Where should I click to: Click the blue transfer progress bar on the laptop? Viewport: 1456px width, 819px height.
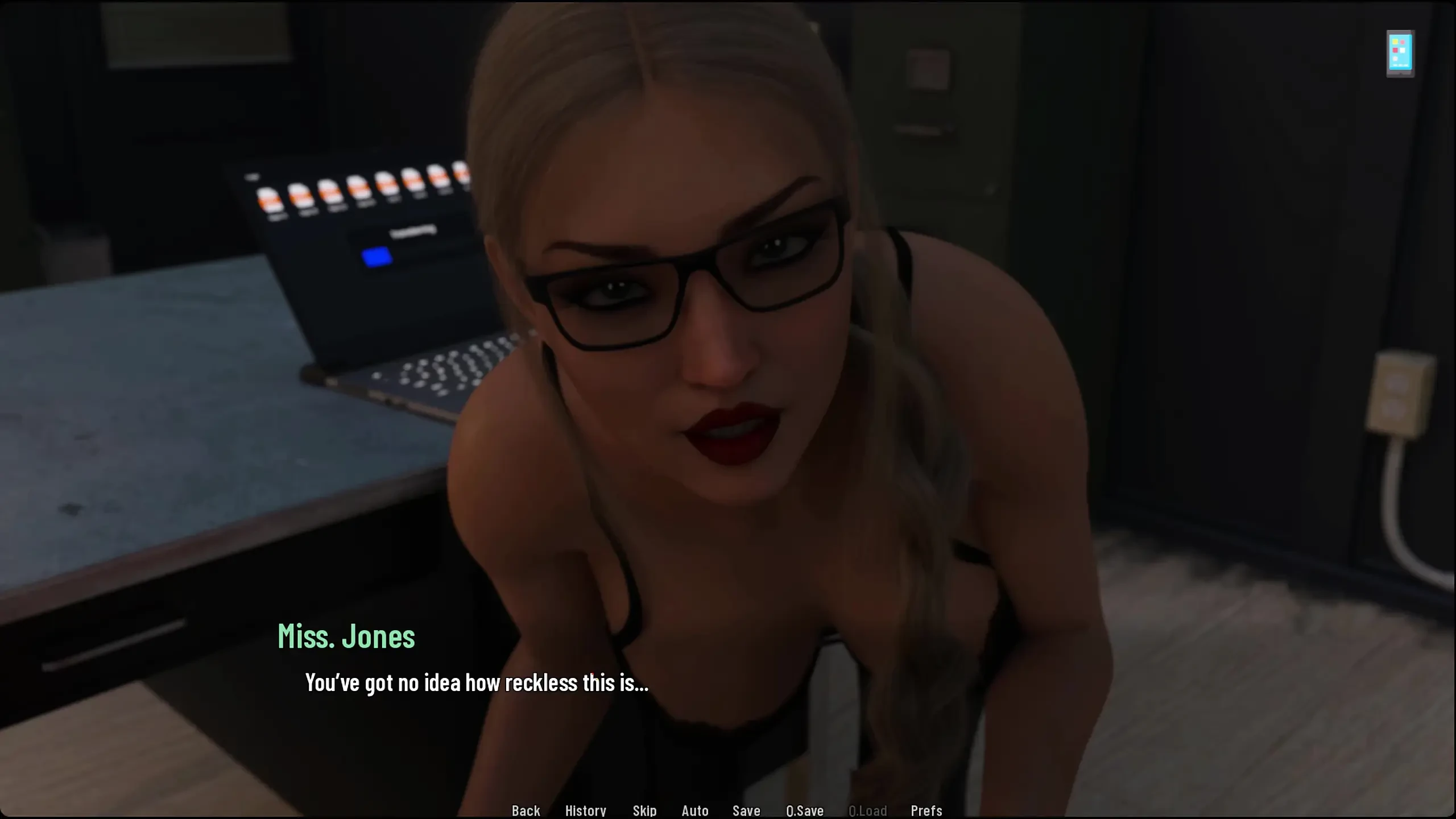point(378,257)
